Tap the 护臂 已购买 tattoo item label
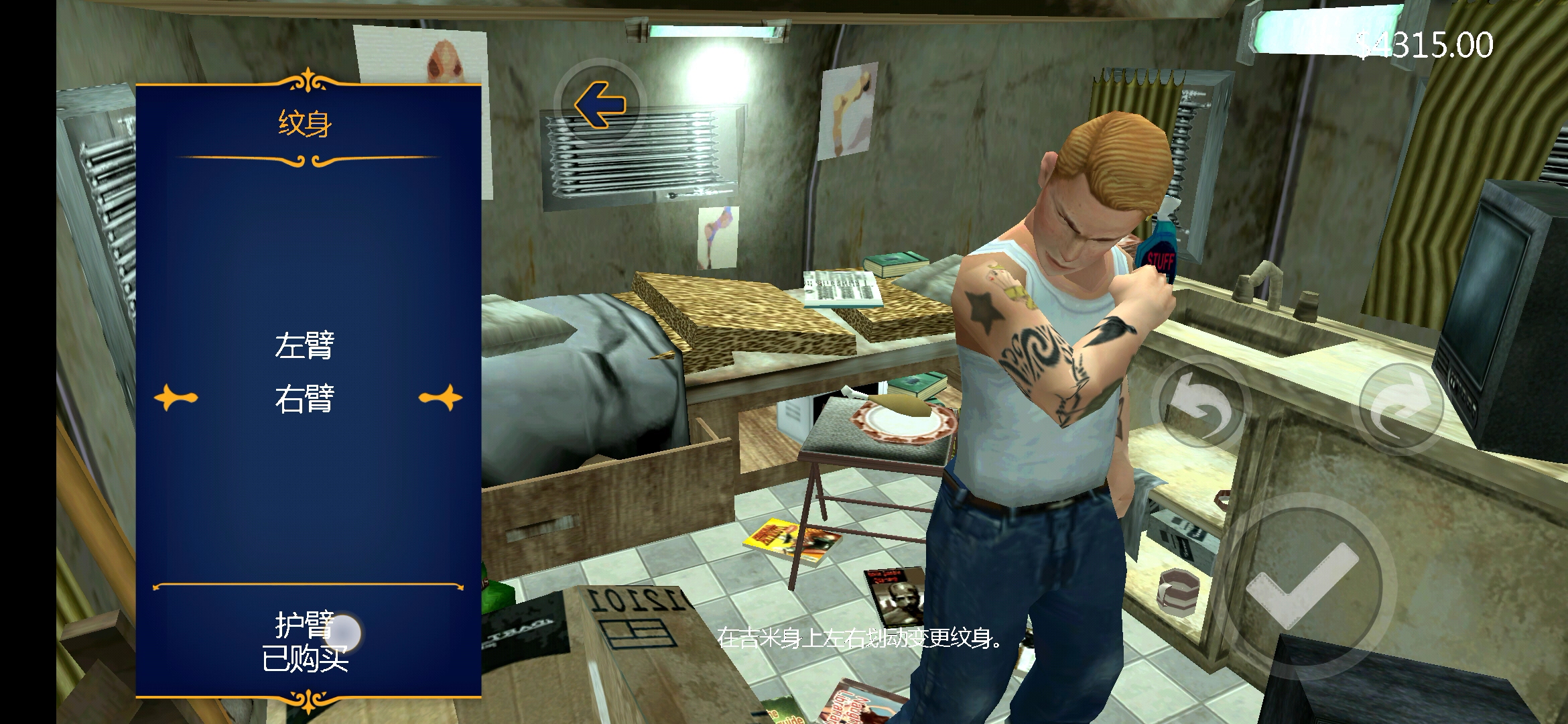The width and height of the screenshot is (1568, 724). (x=305, y=642)
